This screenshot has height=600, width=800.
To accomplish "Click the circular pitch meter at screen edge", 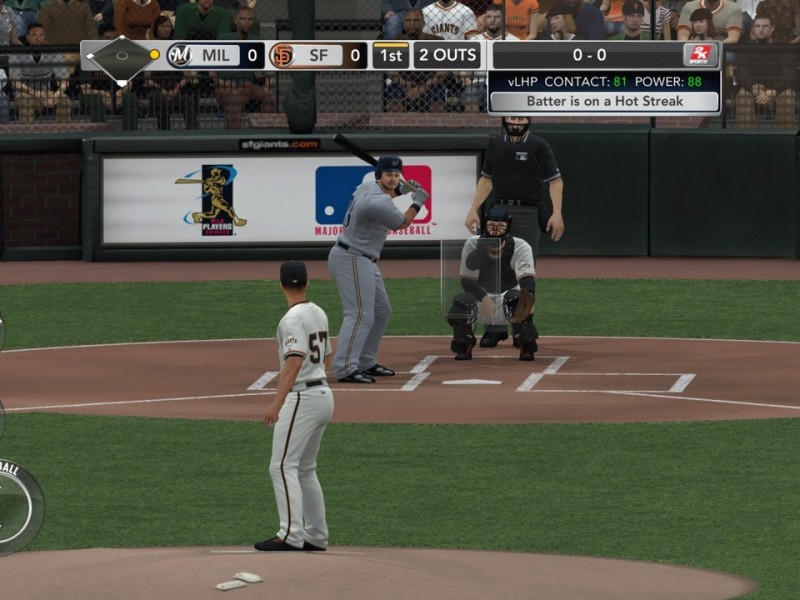I will pos(16,505).
